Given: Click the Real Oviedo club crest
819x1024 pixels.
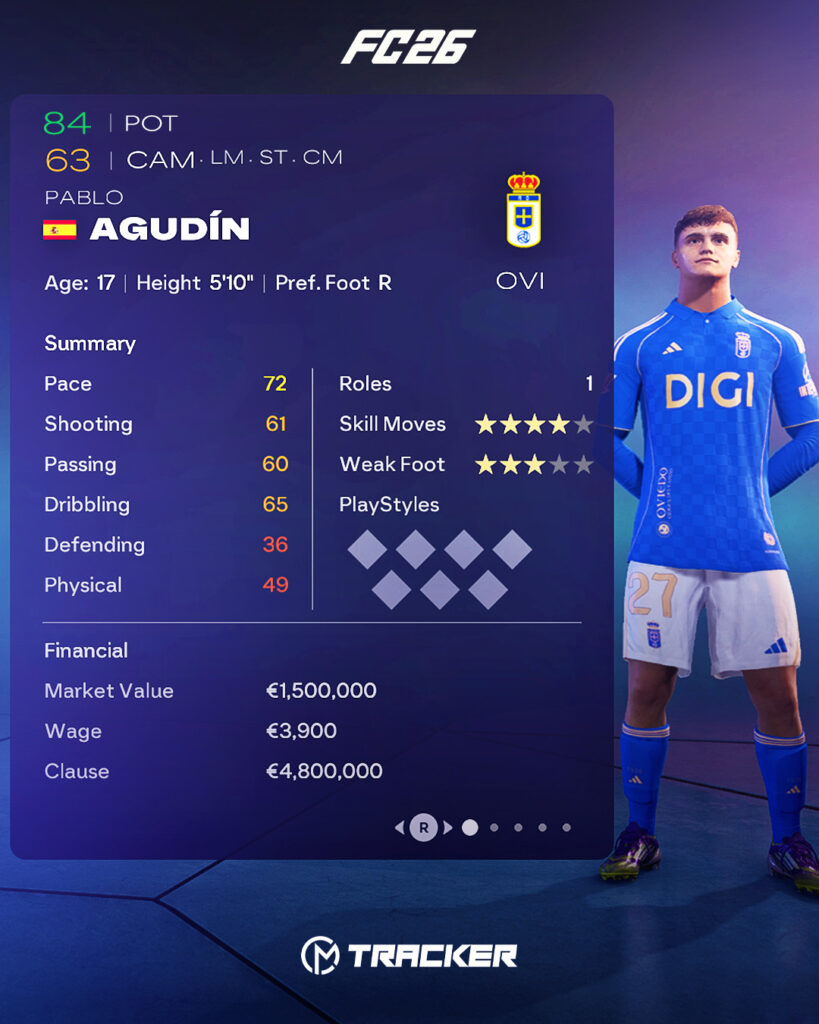Looking at the screenshot, I should click(523, 210).
